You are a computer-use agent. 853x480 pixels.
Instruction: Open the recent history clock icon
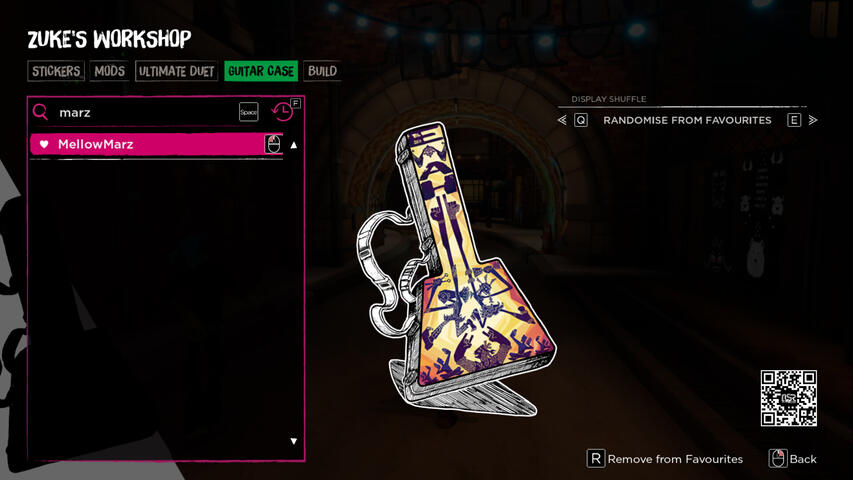pyautogui.click(x=283, y=112)
